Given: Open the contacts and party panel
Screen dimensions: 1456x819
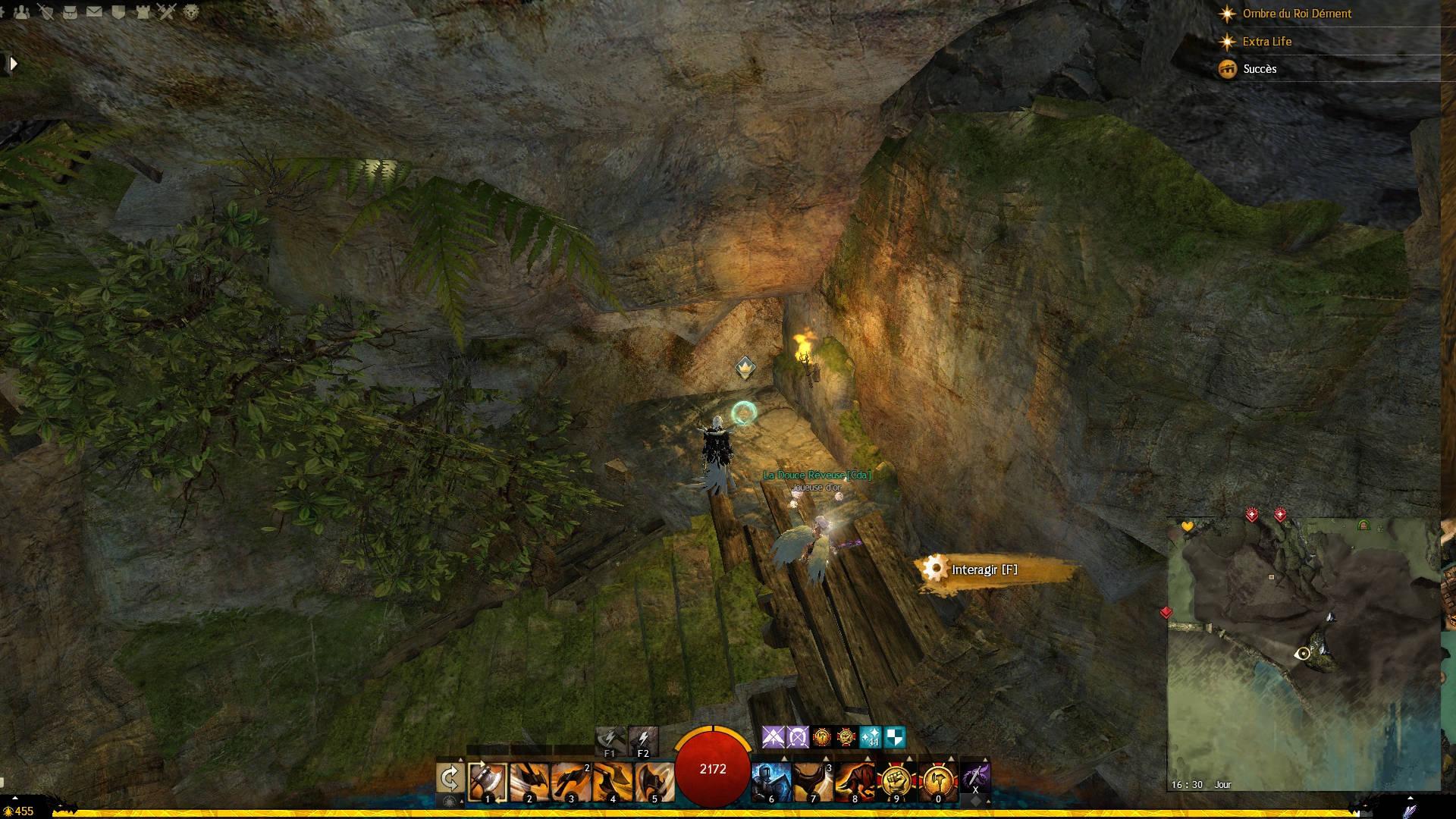Looking at the screenshot, I should tap(22, 12).
